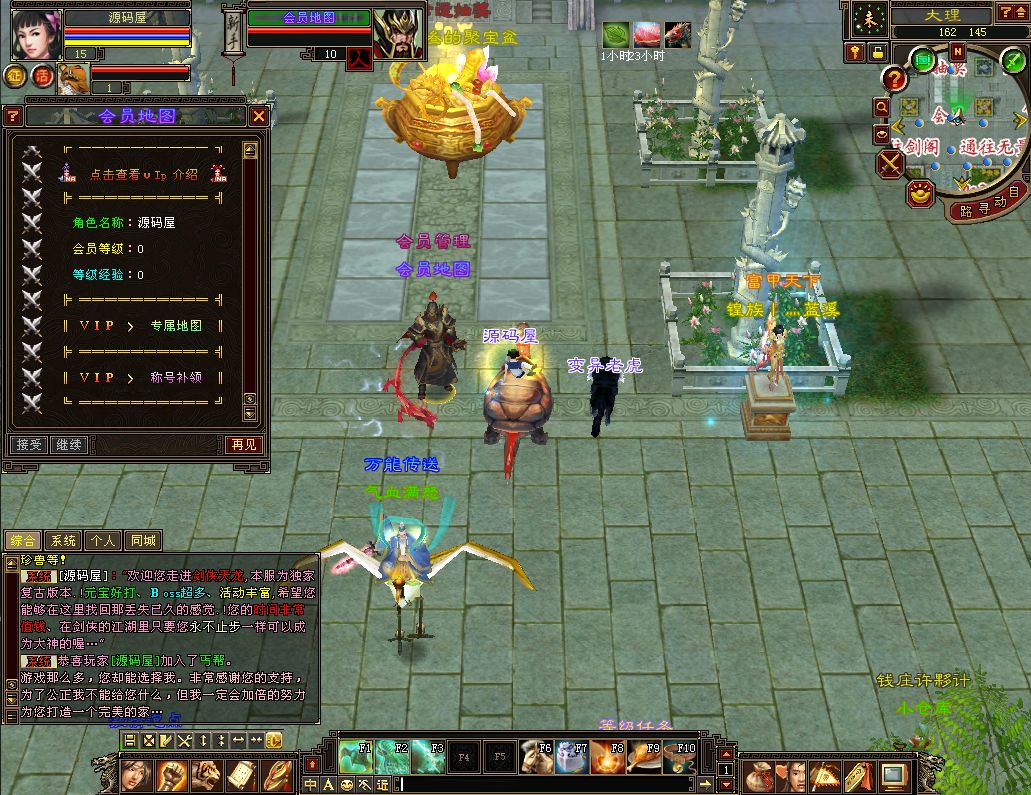Open the 同城 chat tab
The height and width of the screenshot is (795, 1031).
tap(143, 541)
